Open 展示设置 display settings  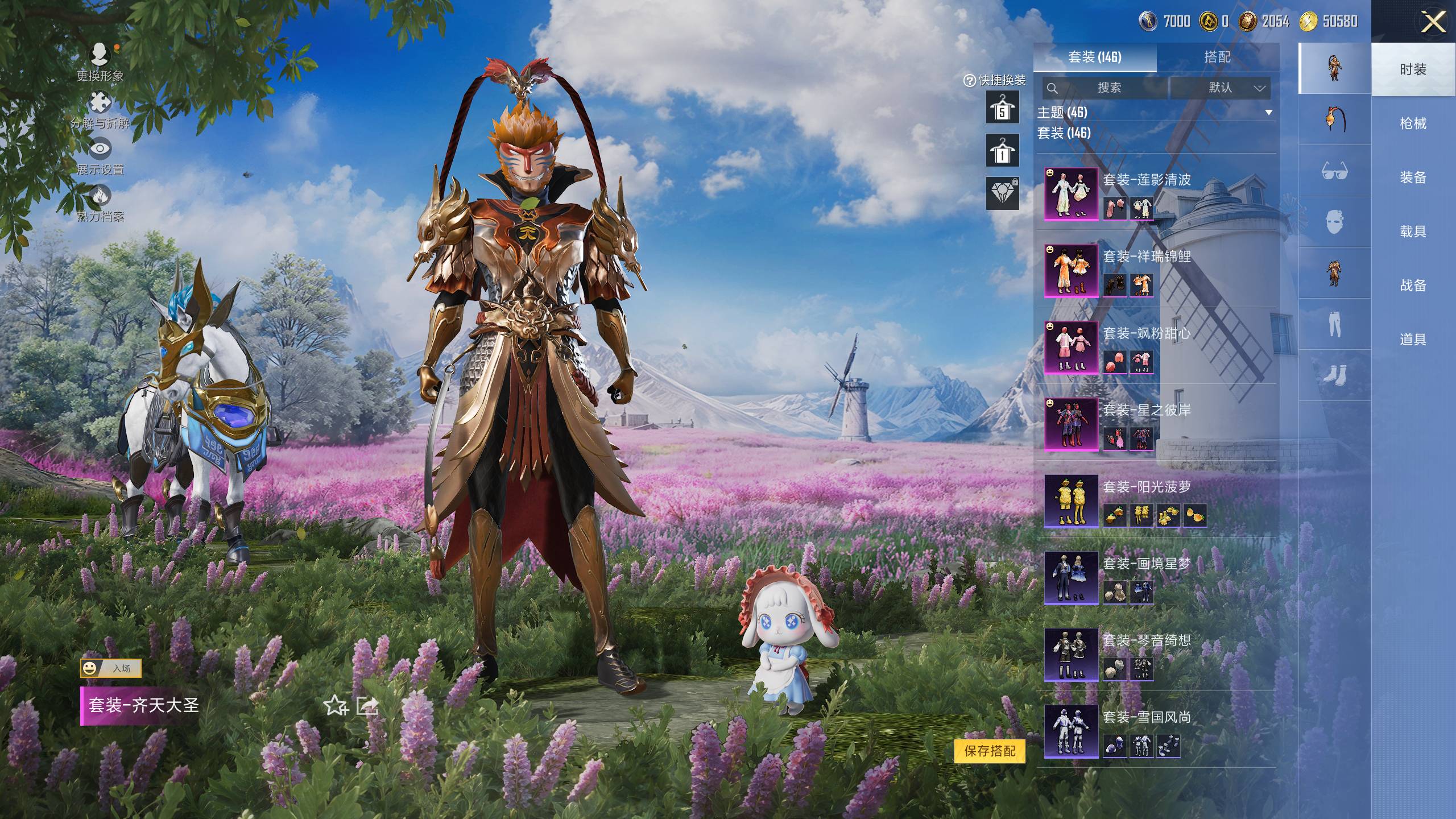[x=100, y=156]
